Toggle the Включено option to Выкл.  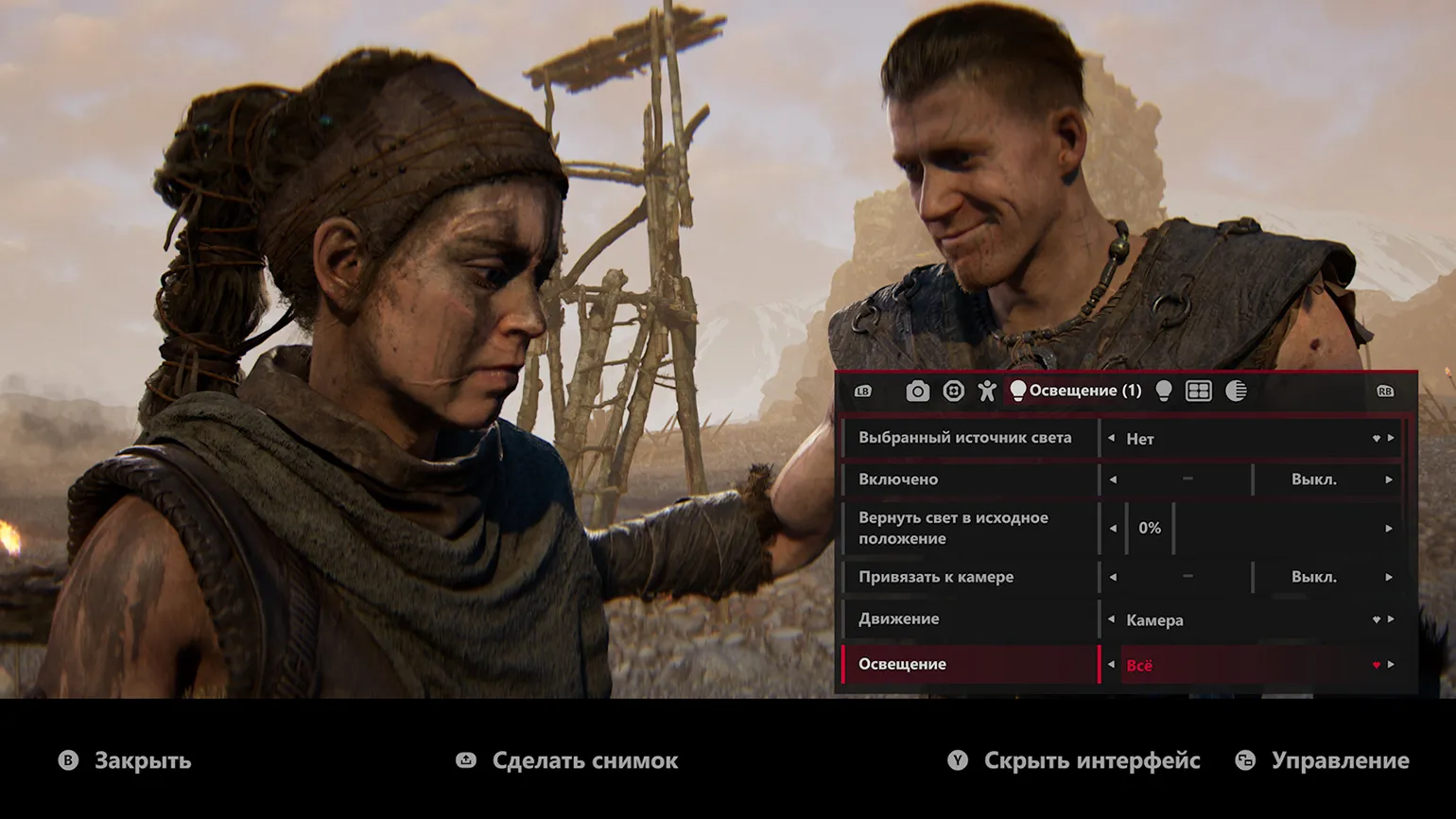coord(1313,479)
